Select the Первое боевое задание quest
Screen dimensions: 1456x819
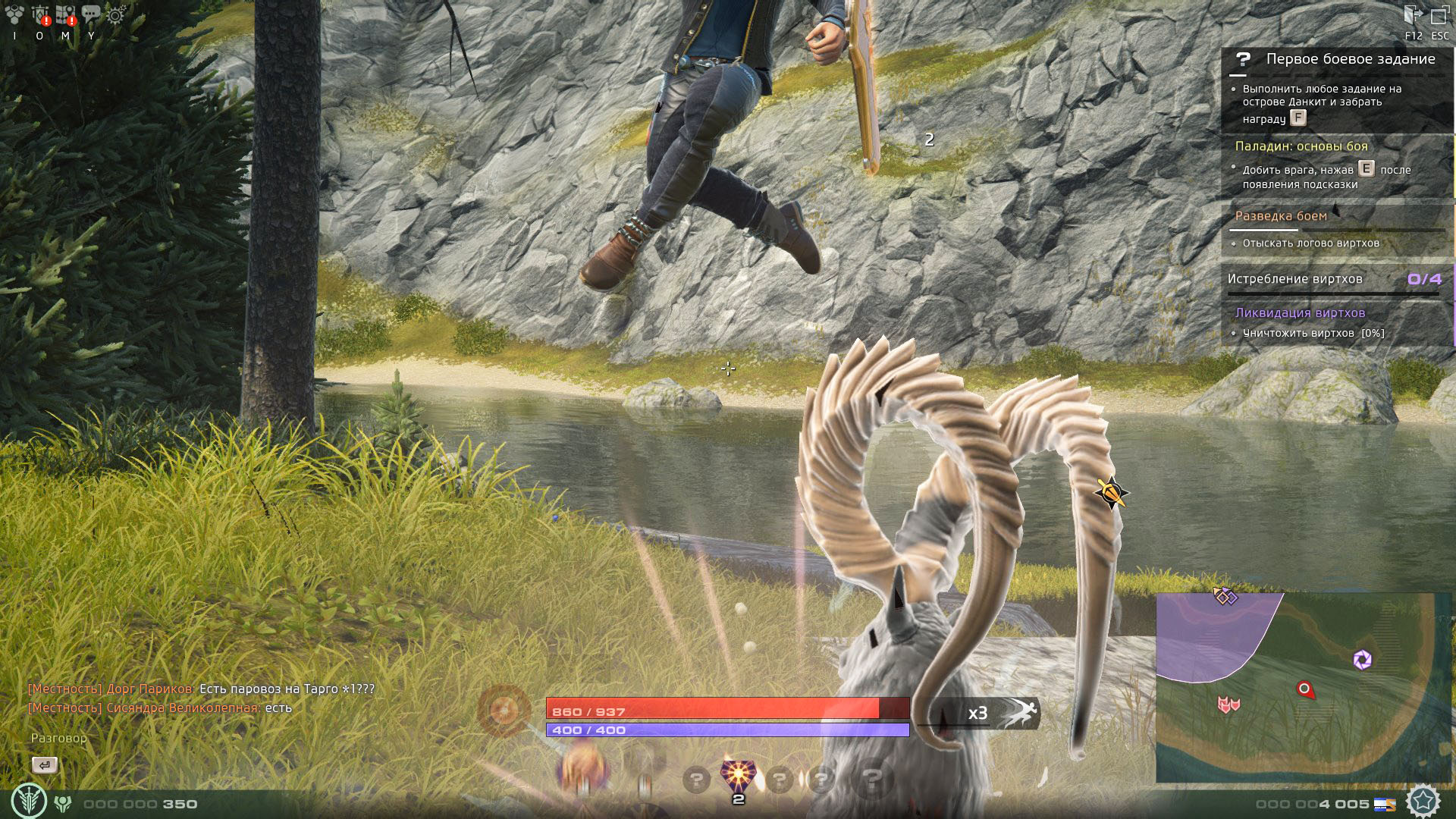pos(1350,59)
